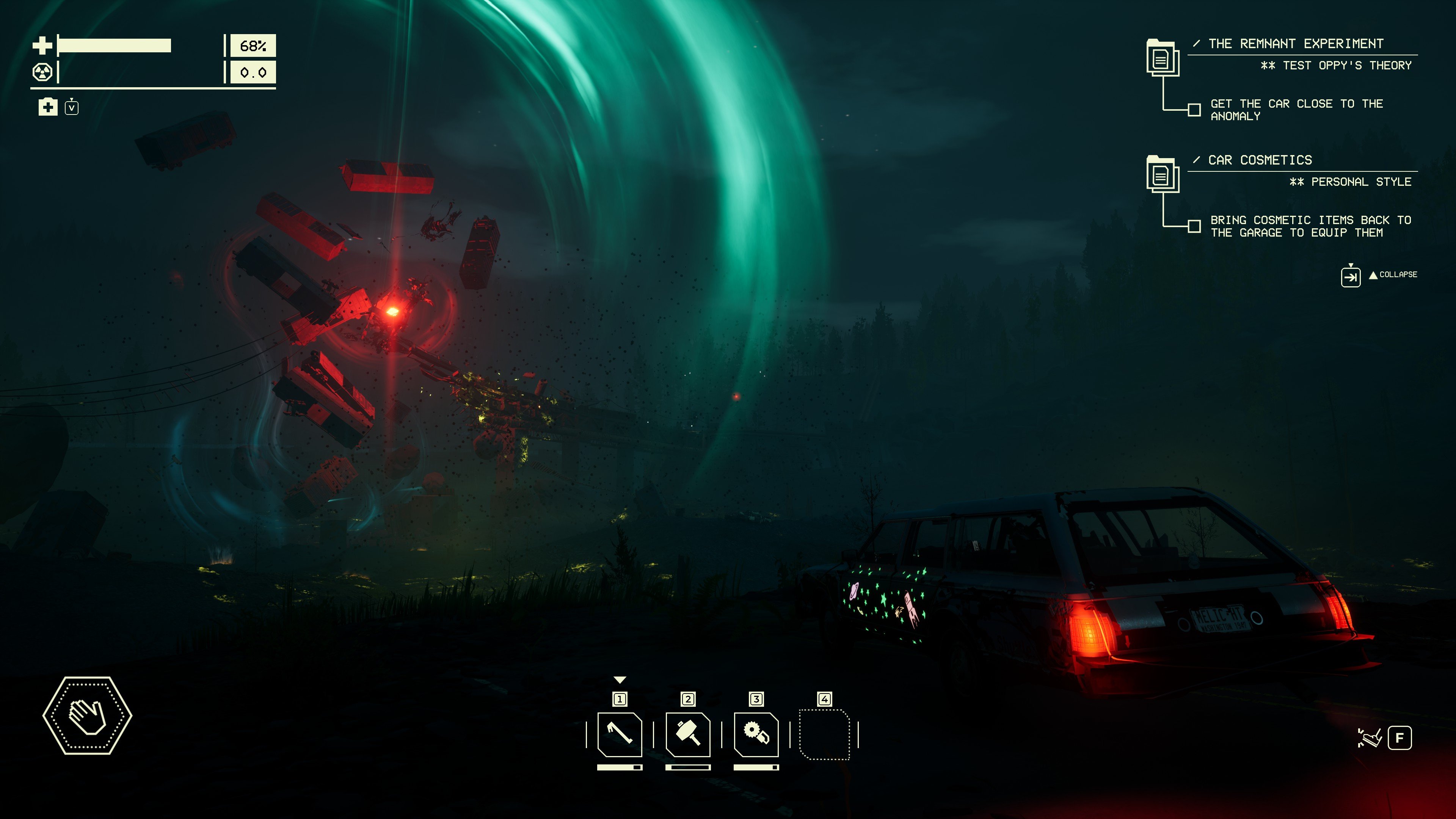Choose the circular saw scrapper tool
The height and width of the screenshot is (819, 1456).
pyautogui.click(x=756, y=734)
